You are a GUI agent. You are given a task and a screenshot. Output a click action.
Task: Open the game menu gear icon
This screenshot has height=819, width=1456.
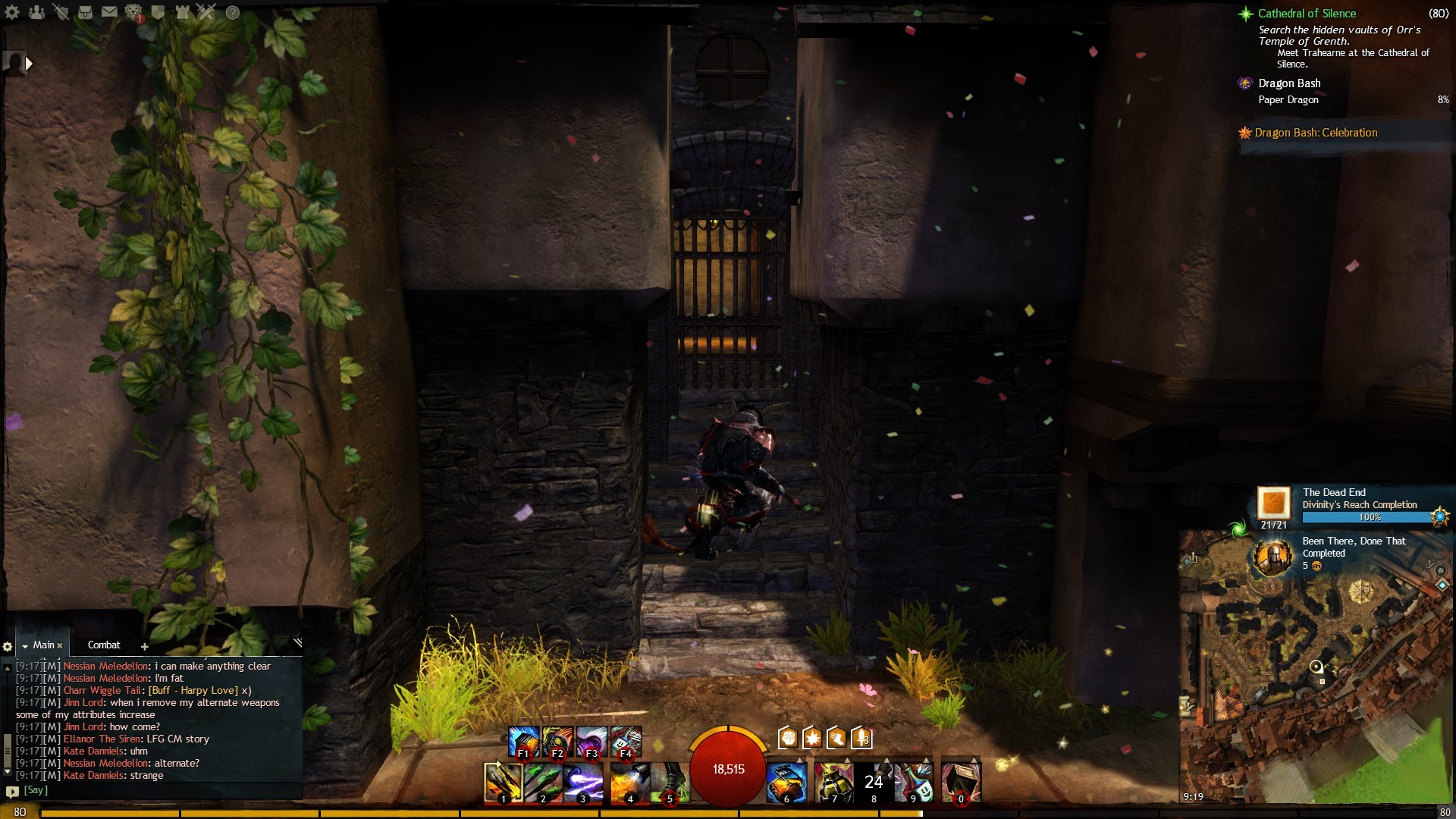tap(12, 12)
